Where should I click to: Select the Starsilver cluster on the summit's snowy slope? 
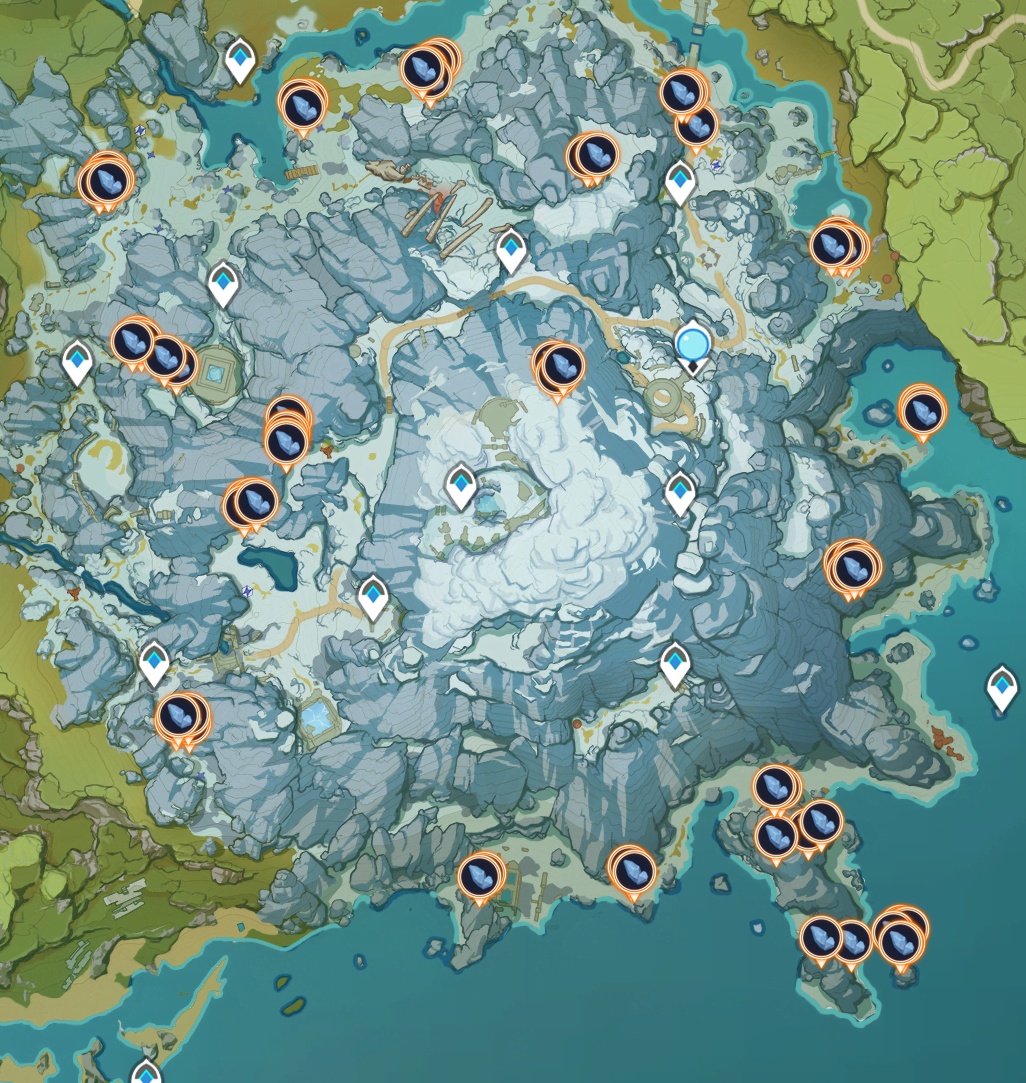pos(557,366)
